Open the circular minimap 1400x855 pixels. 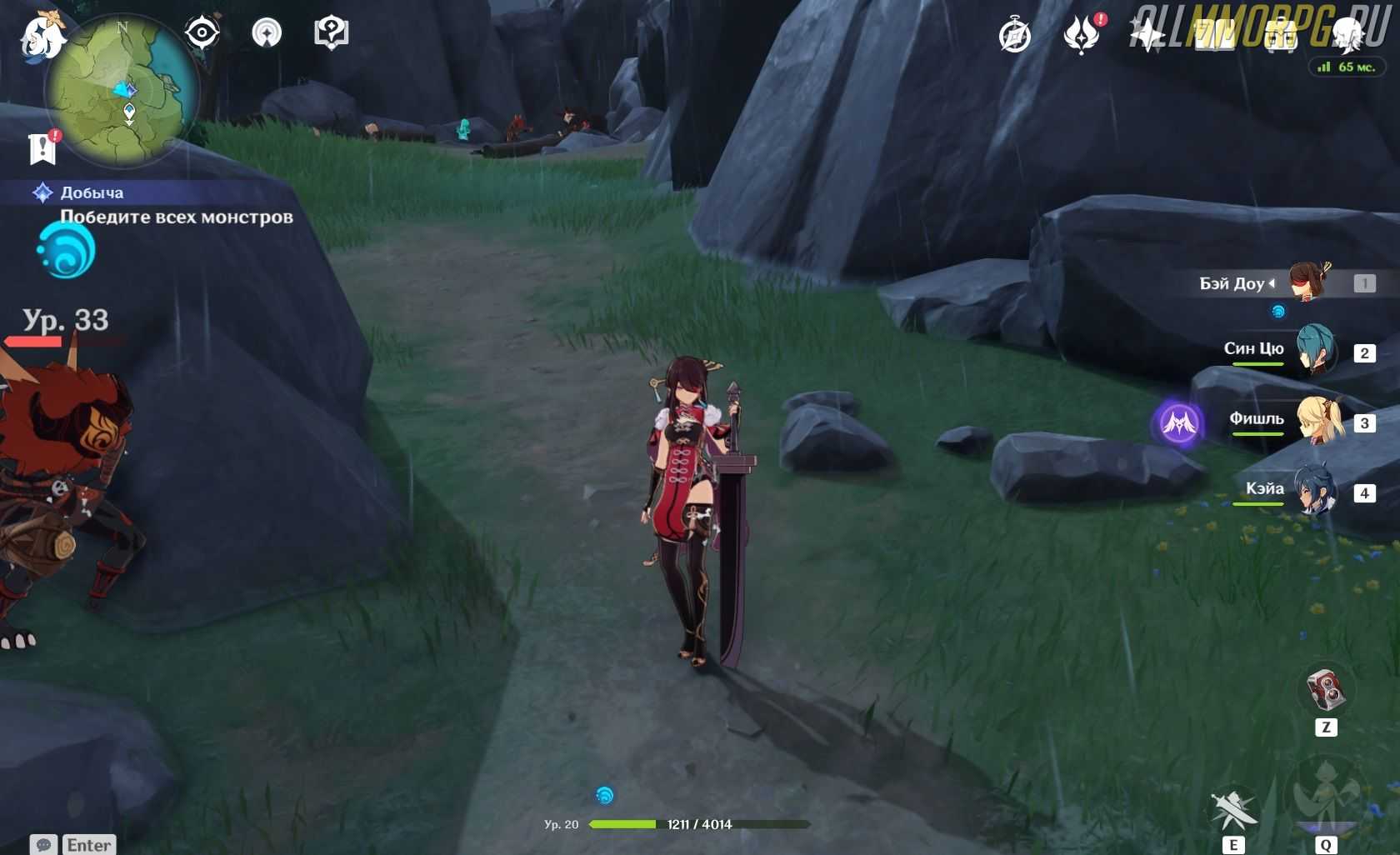pos(122,90)
